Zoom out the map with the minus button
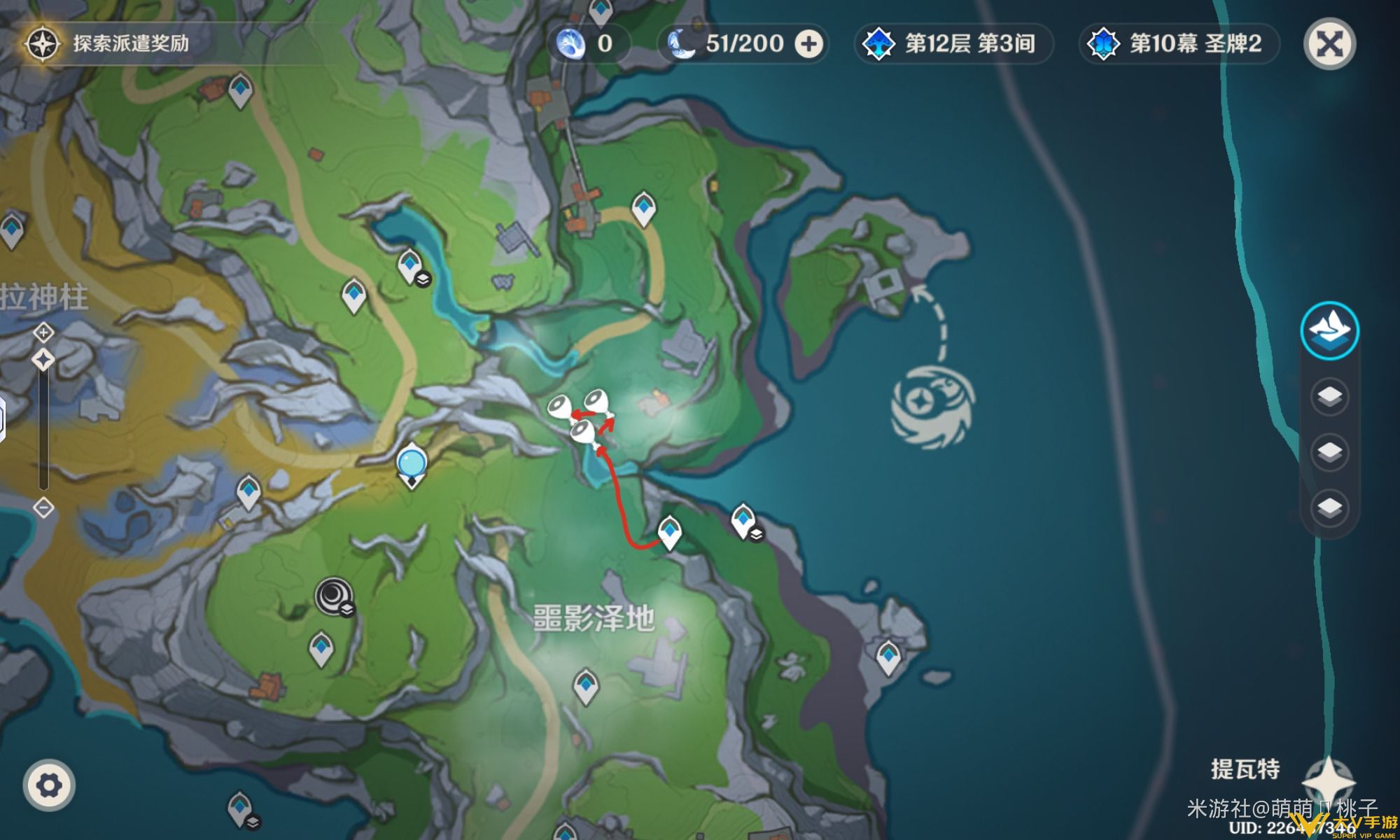 (43, 507)
